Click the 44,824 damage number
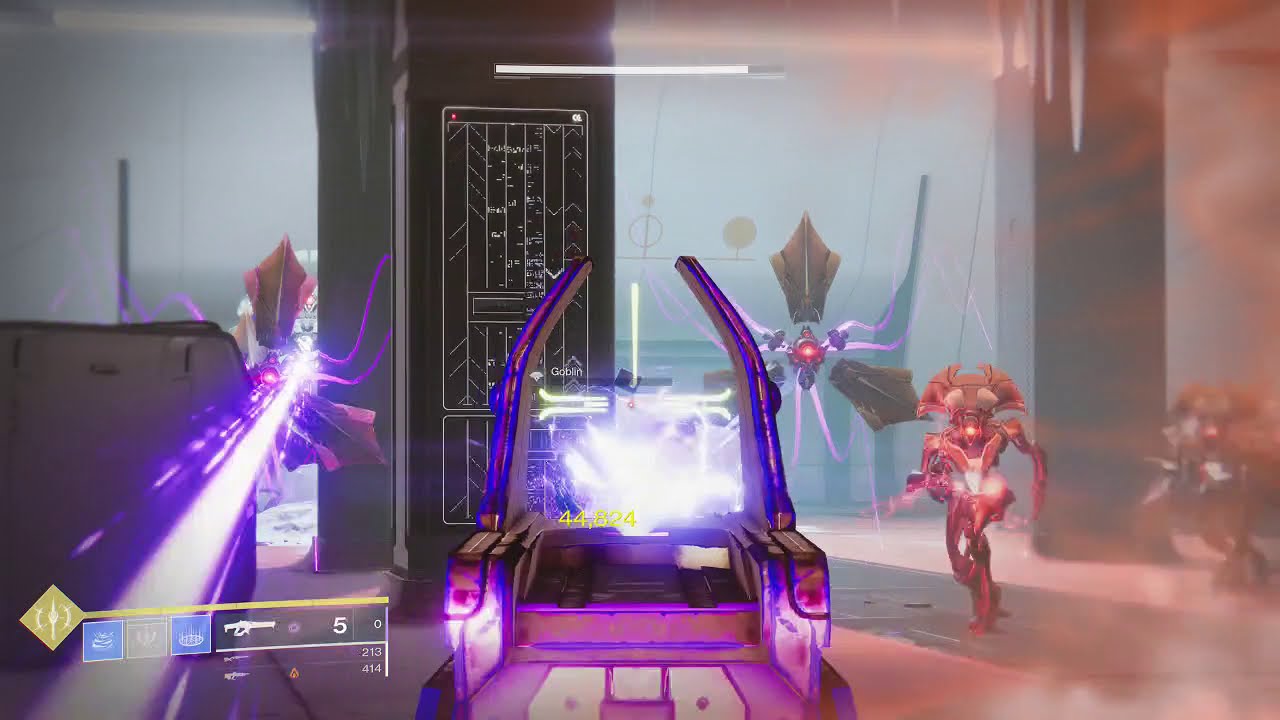 point(597,519)
